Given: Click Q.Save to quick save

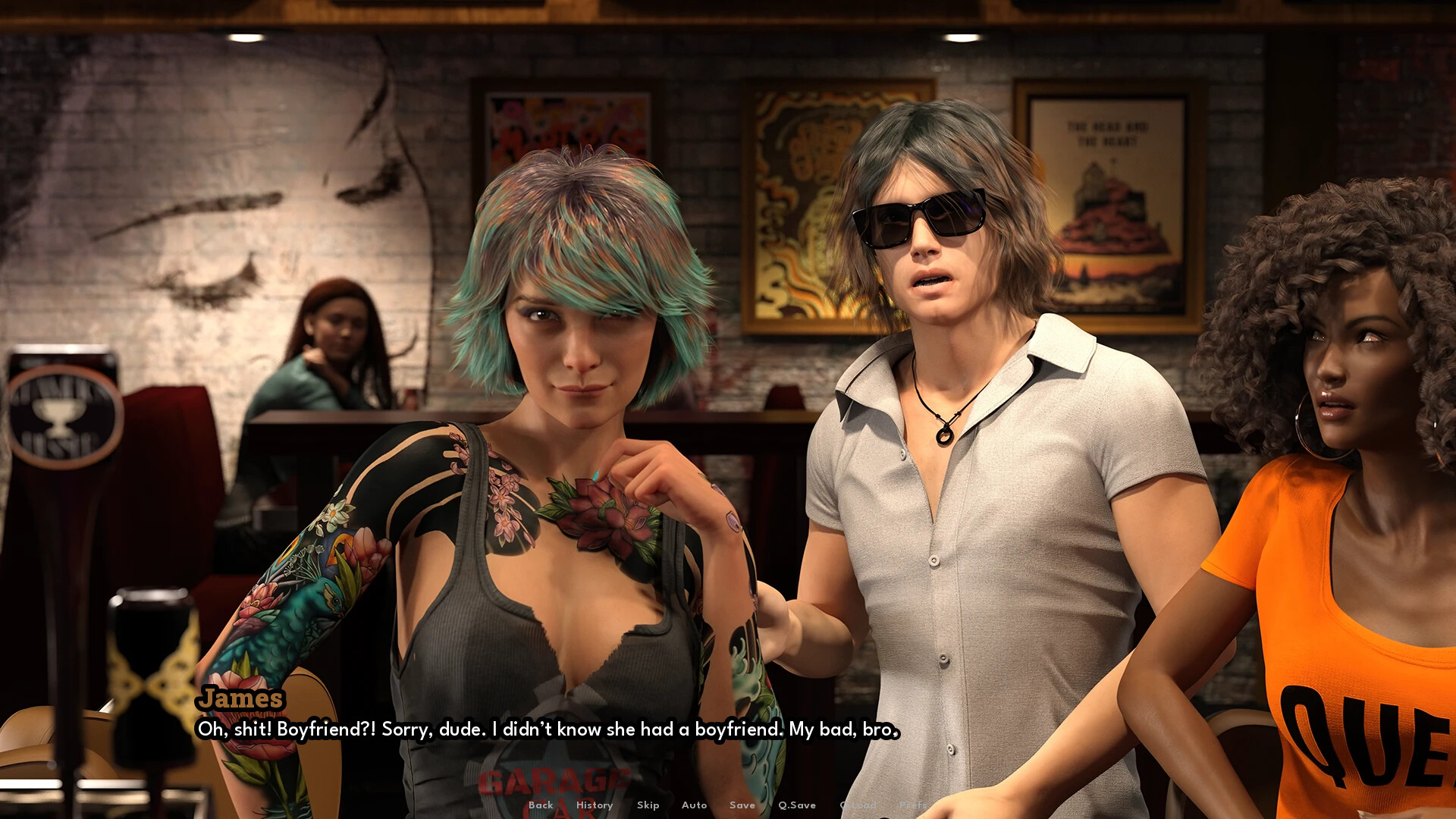Looking at the screenshot, I should click(x=797, y=805).
